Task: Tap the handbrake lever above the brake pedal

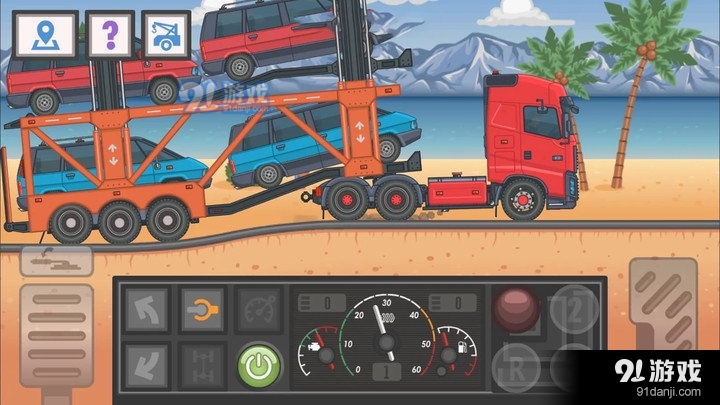Action: click(x=56, y=262)
